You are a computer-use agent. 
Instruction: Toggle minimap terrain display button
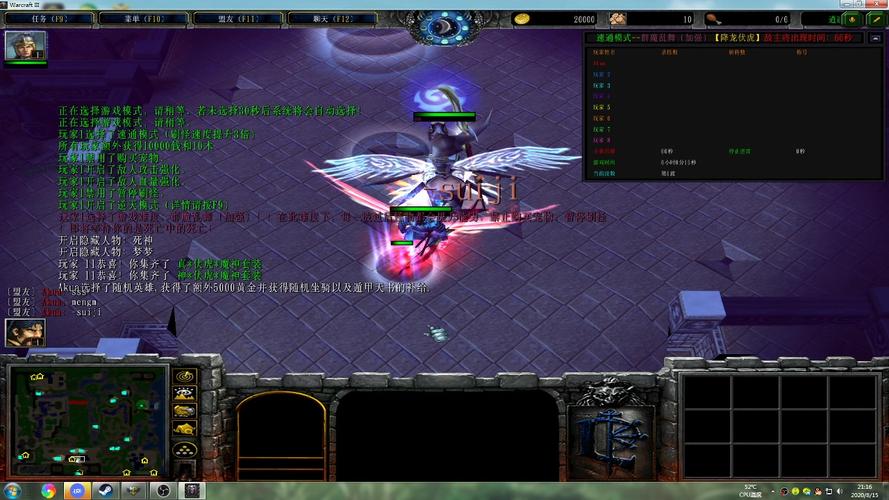[x=184, y=394]
